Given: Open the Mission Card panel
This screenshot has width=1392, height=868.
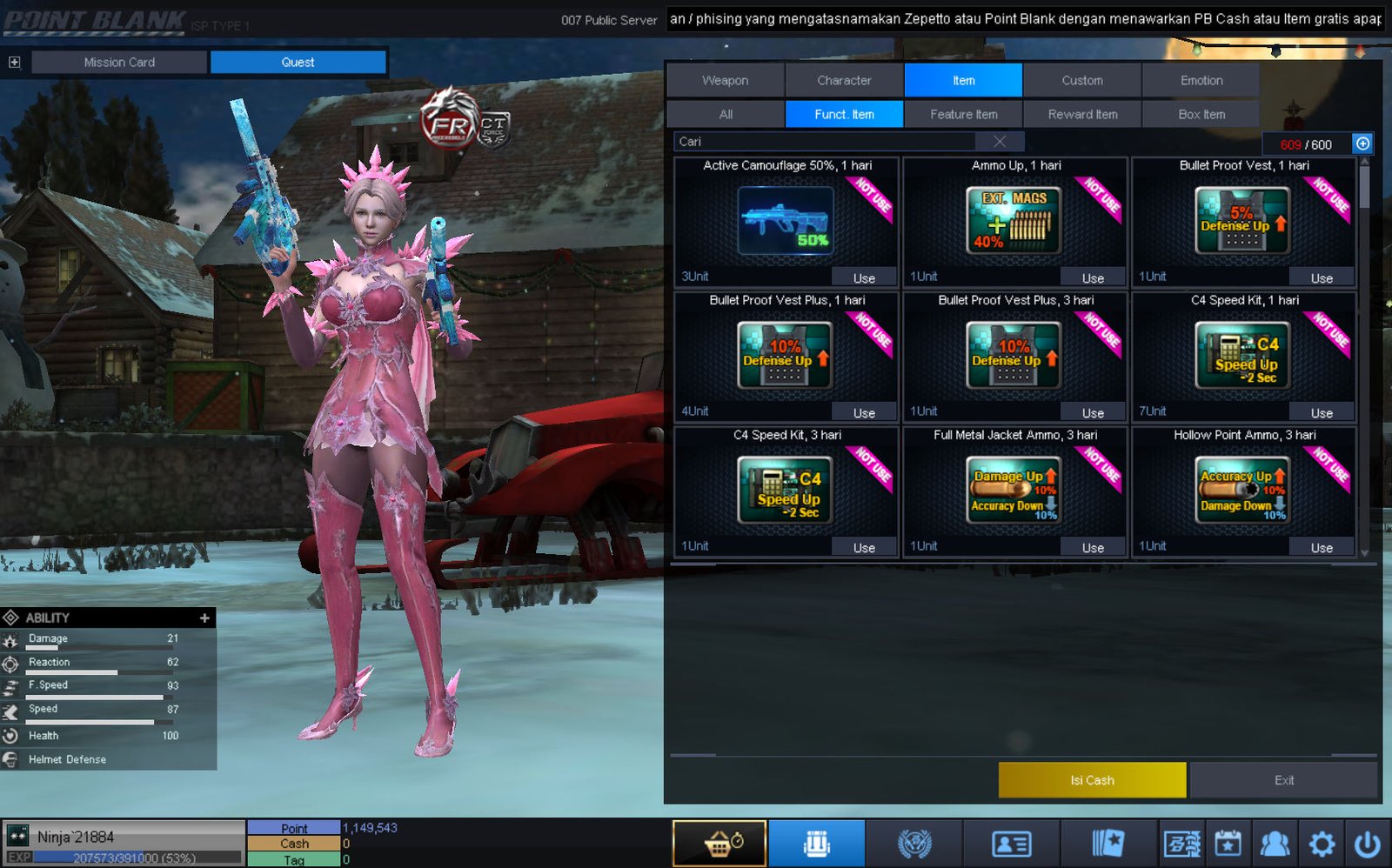Looking at the screenshot, I should [x=119, y=62].
